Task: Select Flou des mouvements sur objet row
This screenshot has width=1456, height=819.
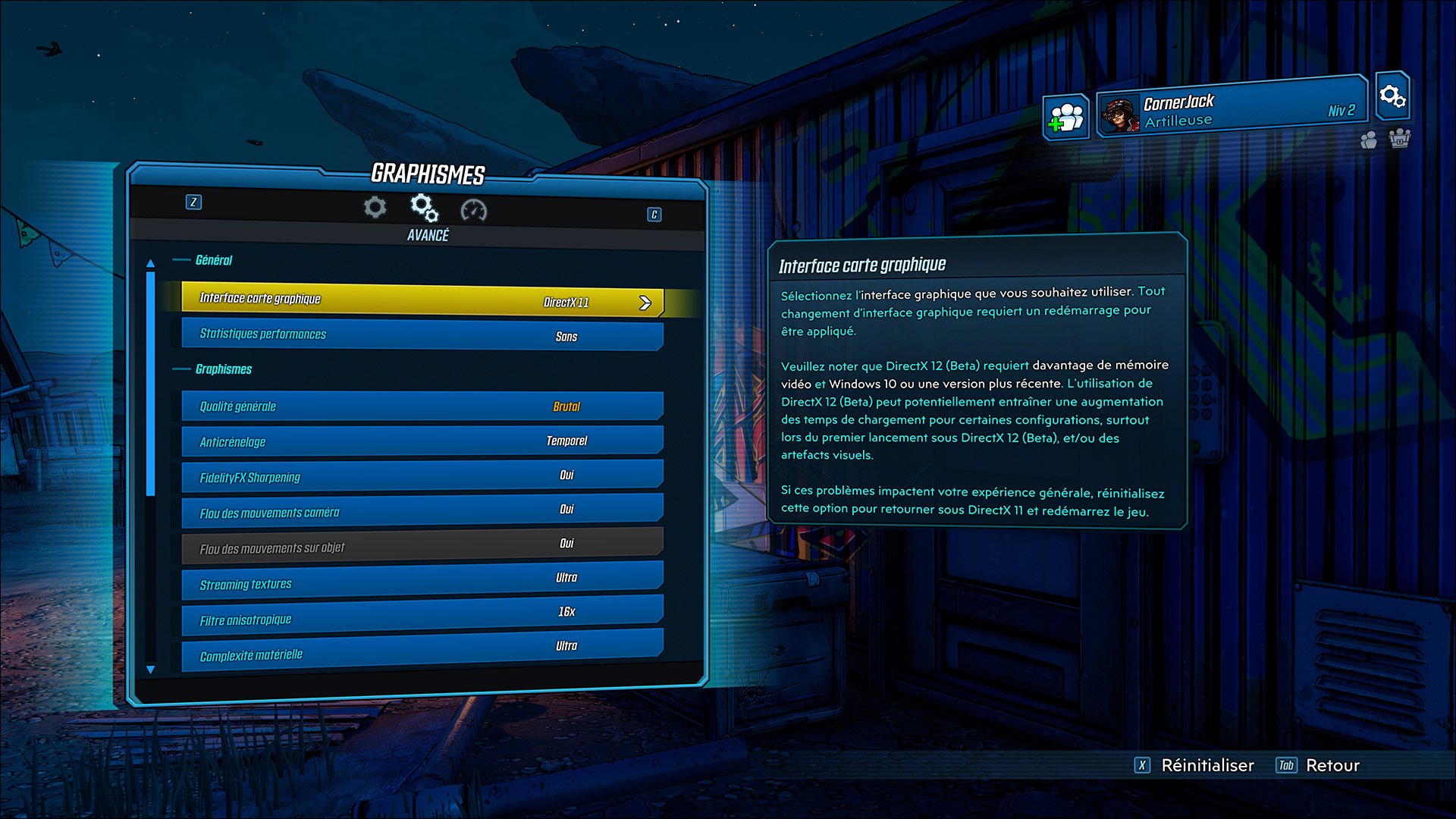Action: (x=422, y=546)
